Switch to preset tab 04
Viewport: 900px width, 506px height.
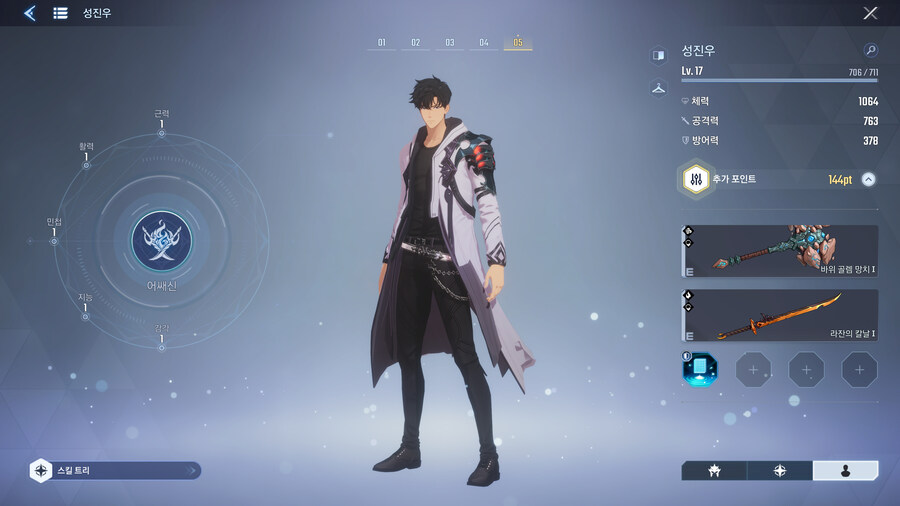[484, 43]
